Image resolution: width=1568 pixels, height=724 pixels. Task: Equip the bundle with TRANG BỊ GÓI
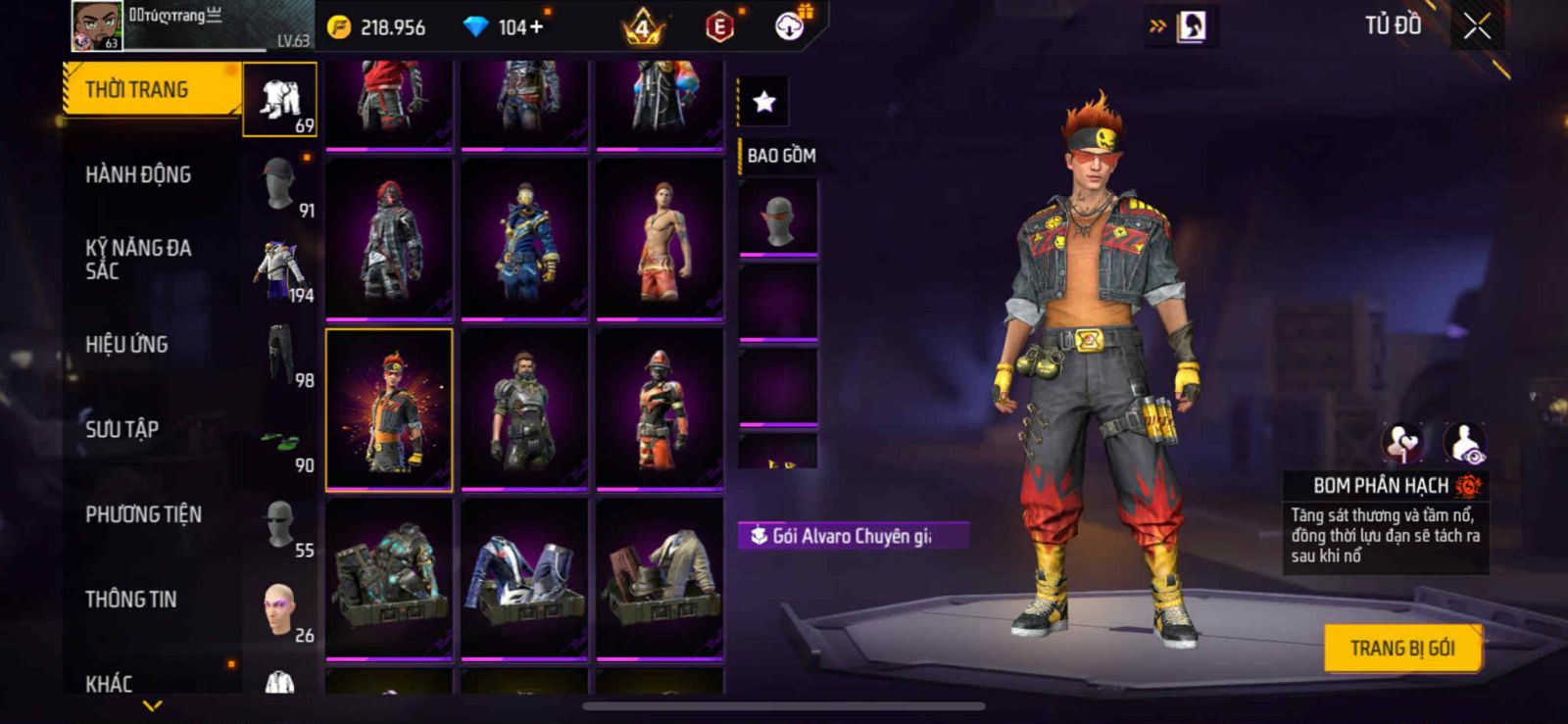(x=1401, y=648)
